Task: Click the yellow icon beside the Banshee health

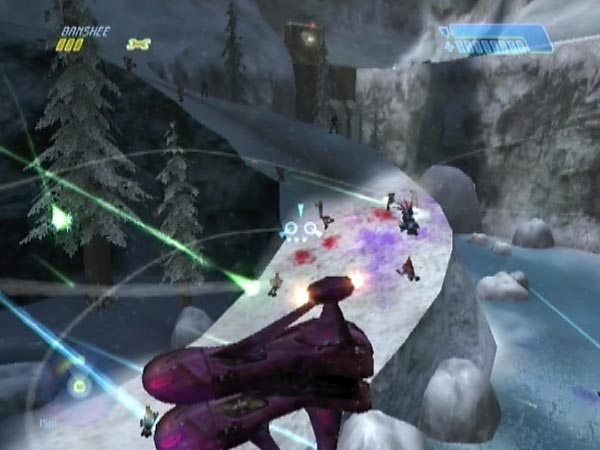Action: [138, 44]
